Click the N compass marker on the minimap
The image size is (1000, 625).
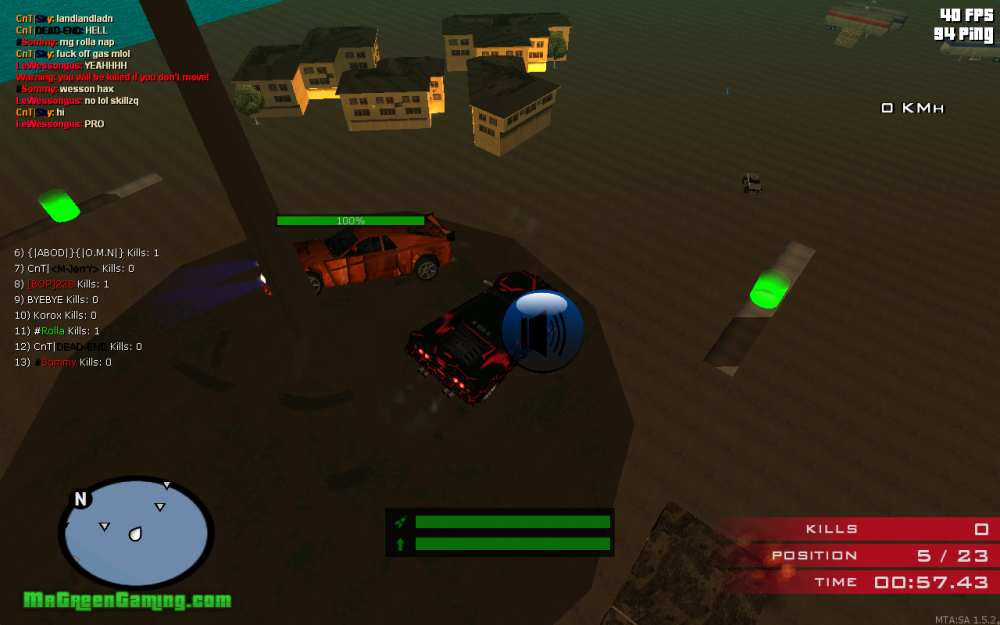pos(81,499)
